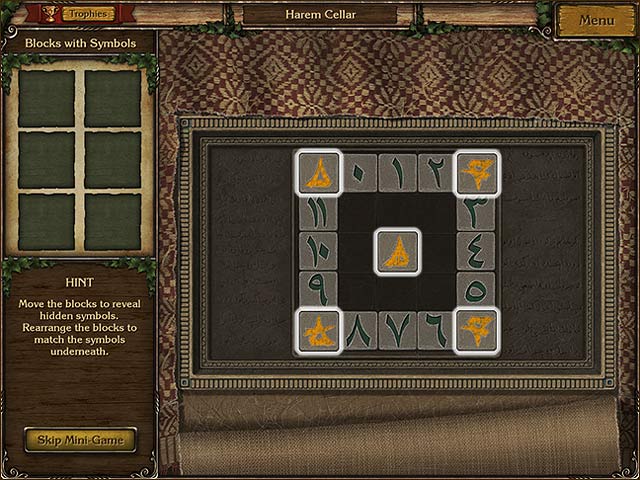The width and height of the screenshot is (640, 480).
Task: Skip the mini-game
Action: coord(80,440)
